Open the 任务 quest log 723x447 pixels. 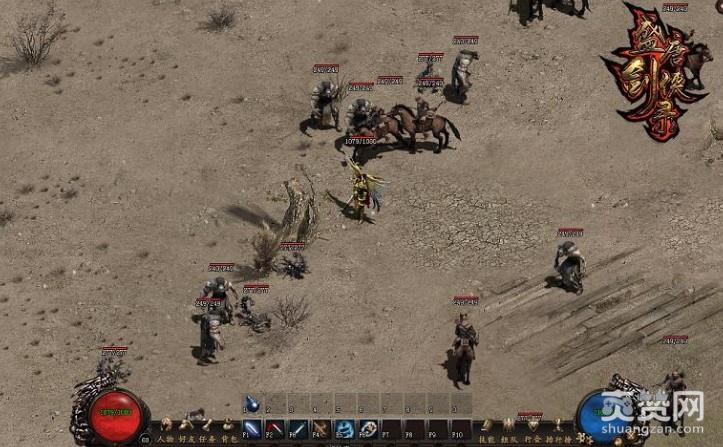point(207,437)
